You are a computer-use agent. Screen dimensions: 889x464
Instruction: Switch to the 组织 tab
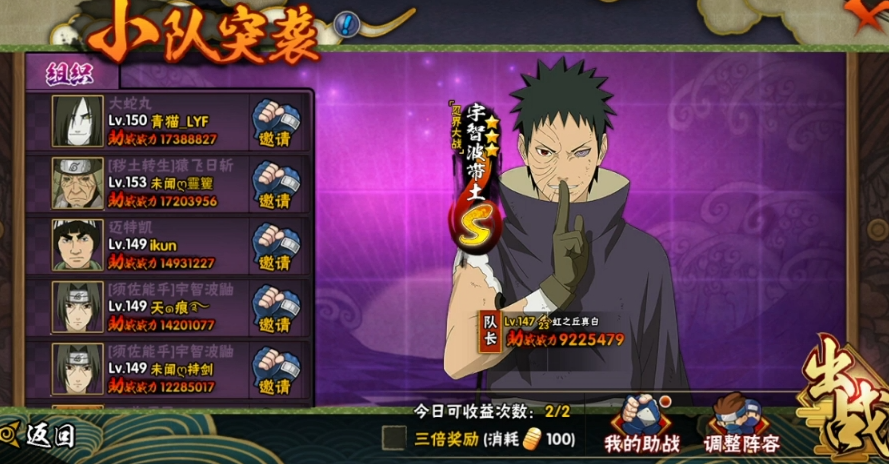coord(68,73)
